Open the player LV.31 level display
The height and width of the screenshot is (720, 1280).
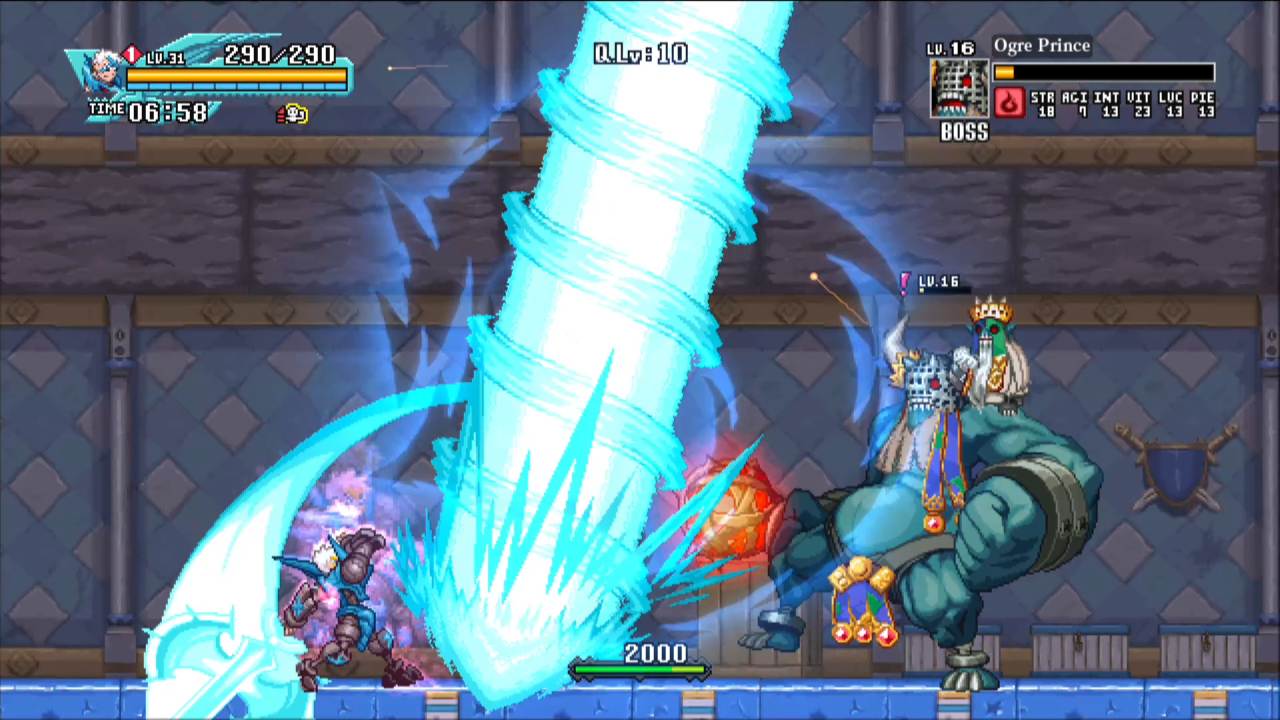167,57
